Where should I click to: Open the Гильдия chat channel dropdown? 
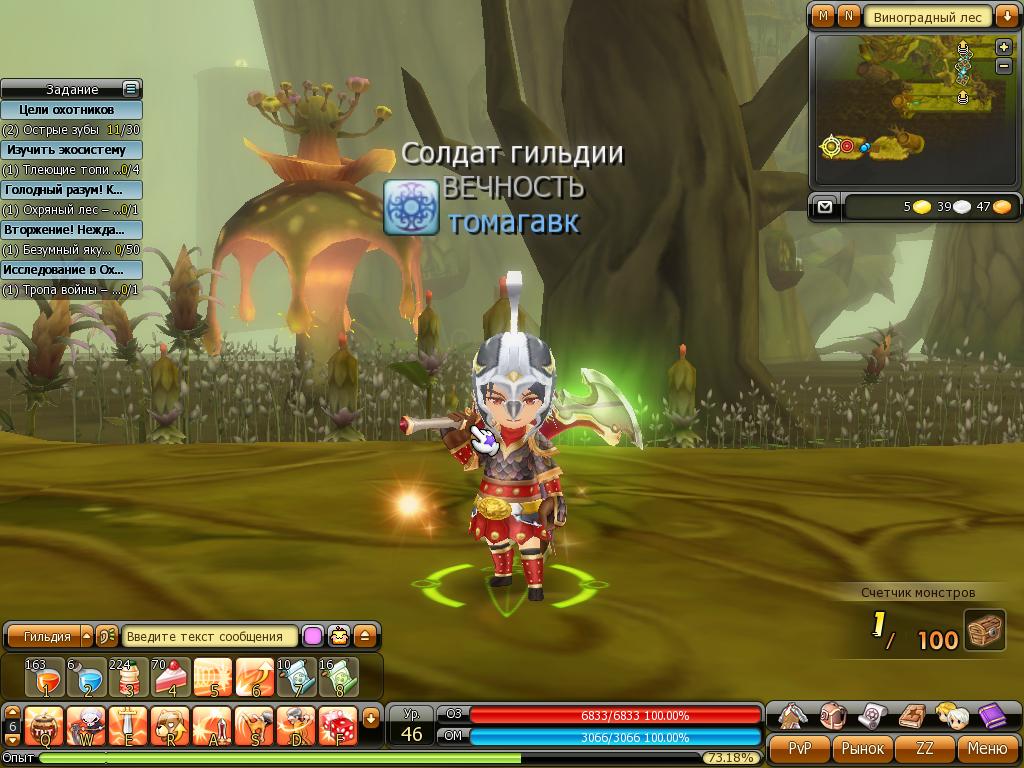pyautogui.click(x=86, y=636)
